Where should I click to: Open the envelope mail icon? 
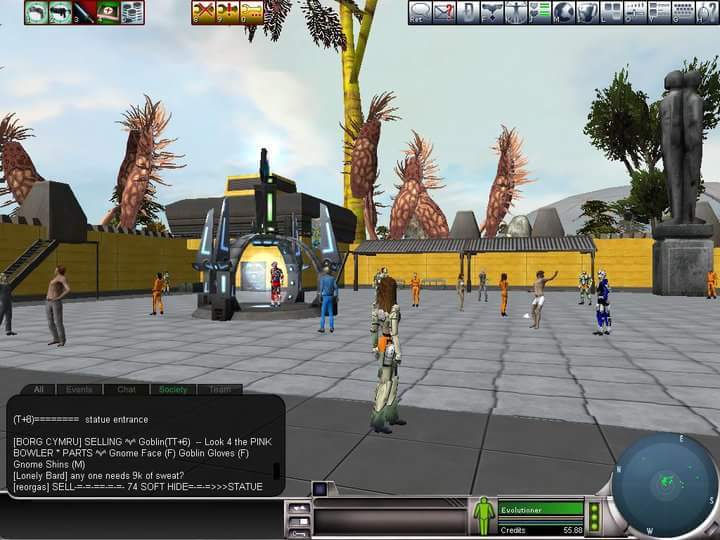pyautogui.click(x=444, y=12)
